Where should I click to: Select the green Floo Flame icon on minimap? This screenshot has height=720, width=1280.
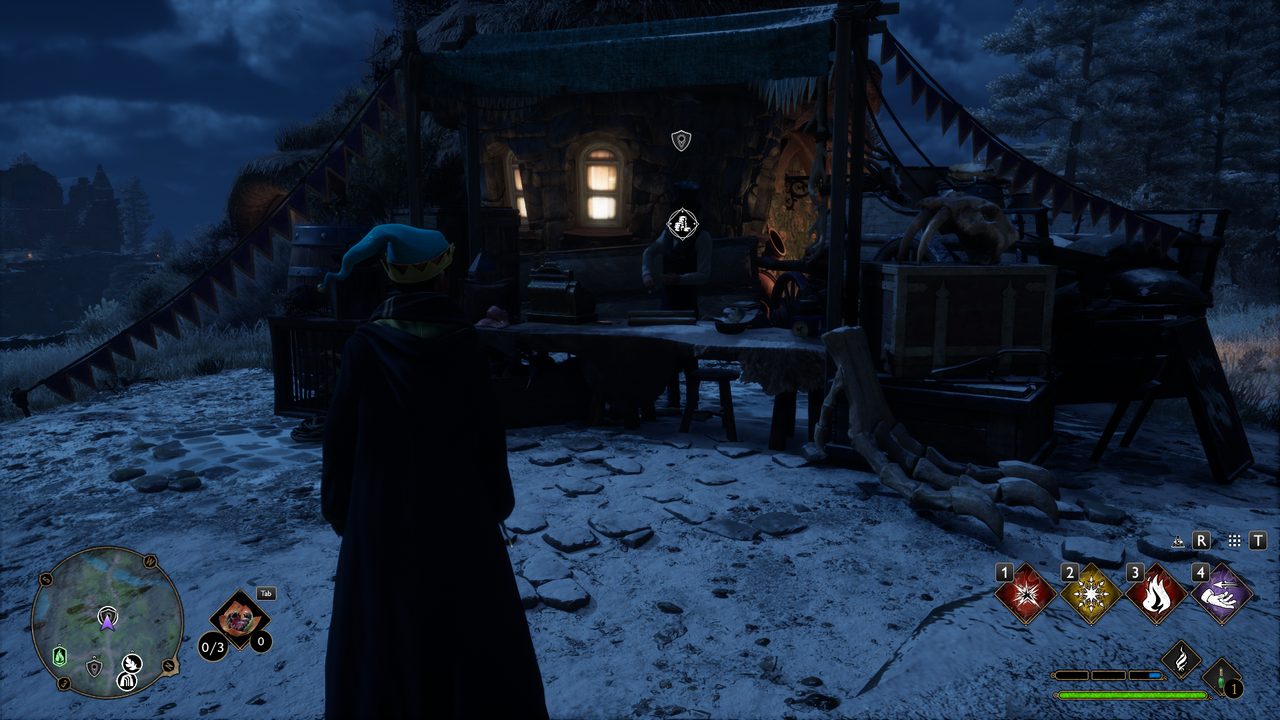click(60, 656)
